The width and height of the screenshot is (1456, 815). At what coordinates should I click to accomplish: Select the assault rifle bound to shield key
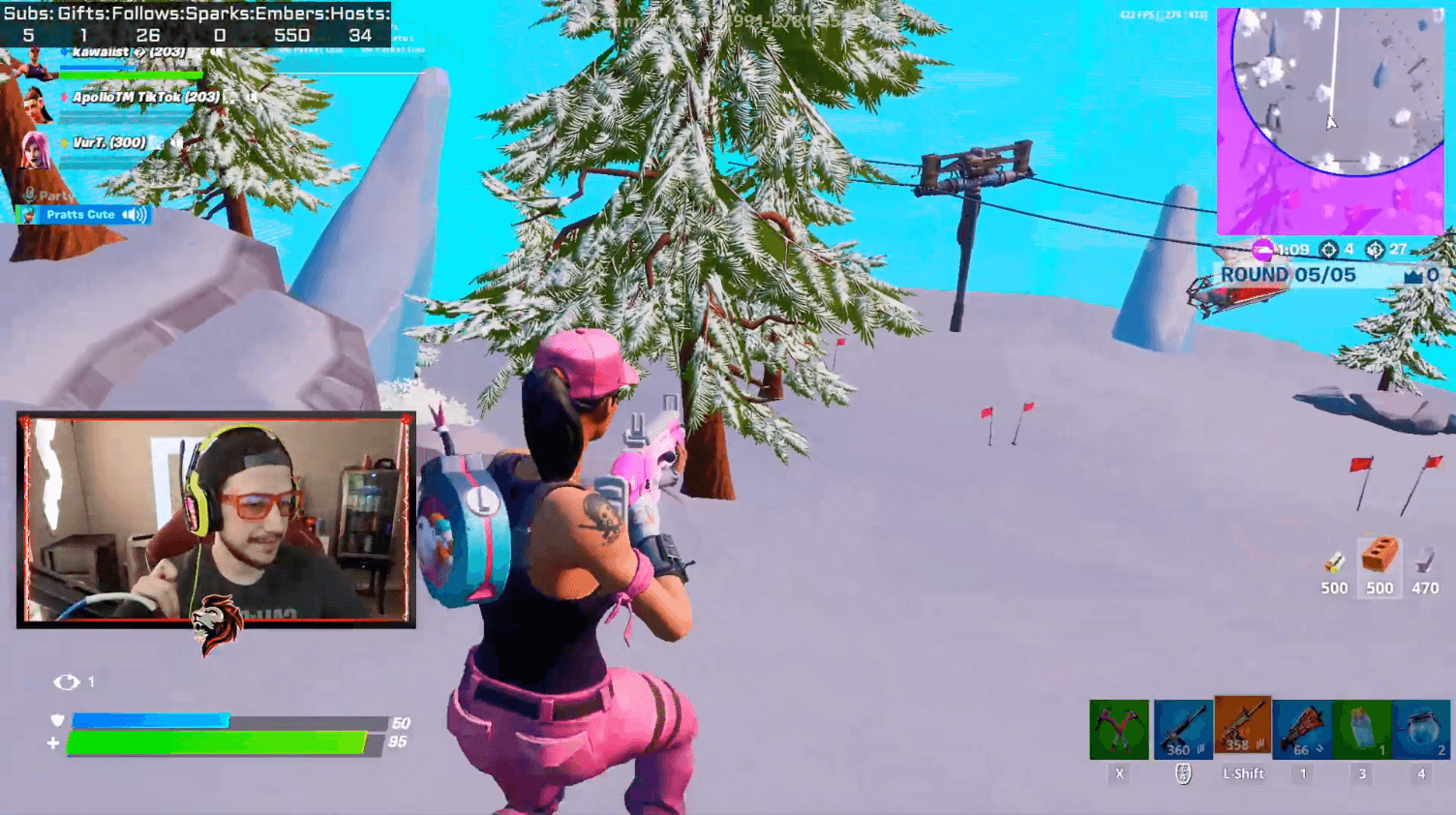pyautogui.click(x=1183, y=729)
